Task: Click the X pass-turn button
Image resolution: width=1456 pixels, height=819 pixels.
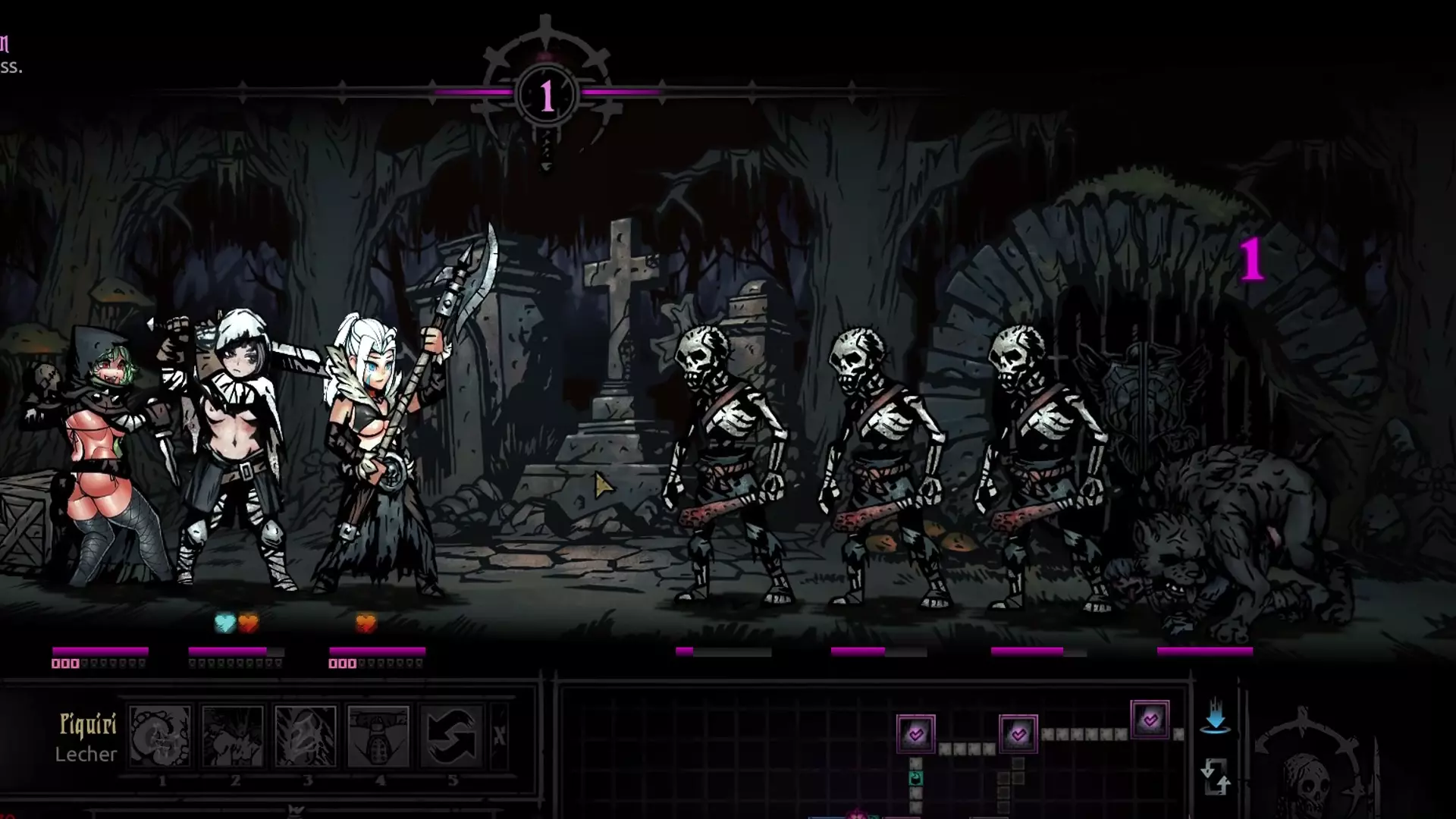Action: coord(500,736)
